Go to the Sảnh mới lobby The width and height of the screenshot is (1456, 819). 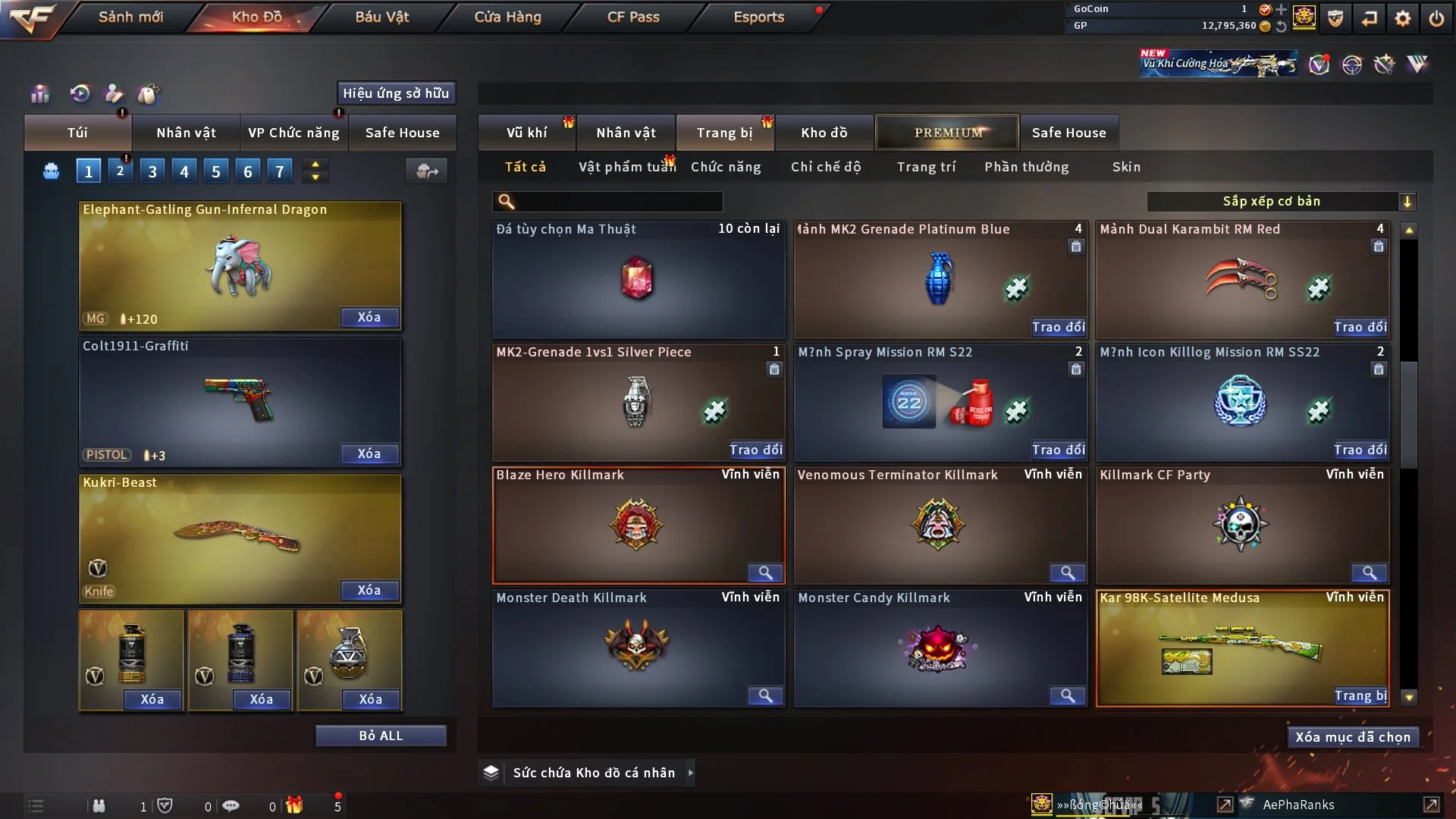tap(130, 17)
